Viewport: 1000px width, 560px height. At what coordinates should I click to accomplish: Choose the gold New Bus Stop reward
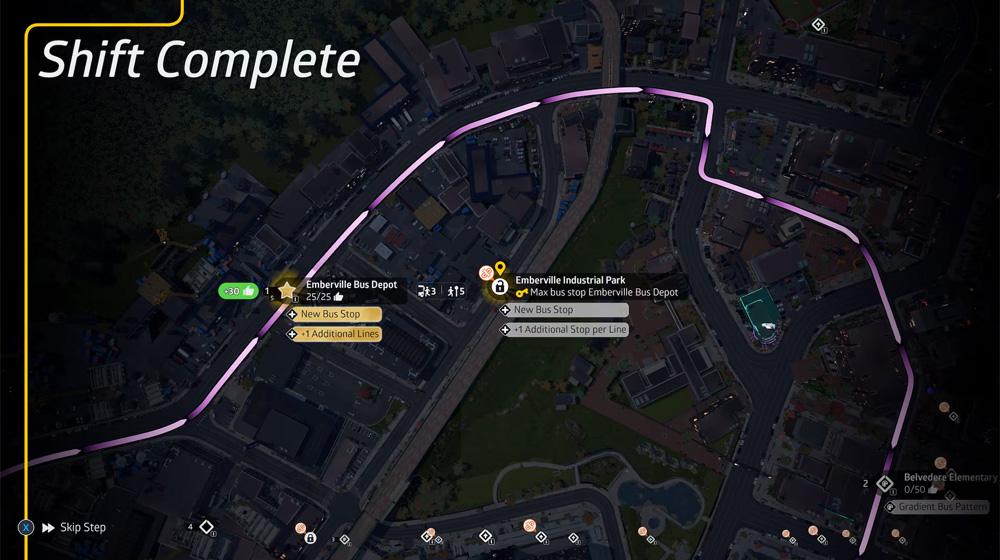(x=333, y=314)
